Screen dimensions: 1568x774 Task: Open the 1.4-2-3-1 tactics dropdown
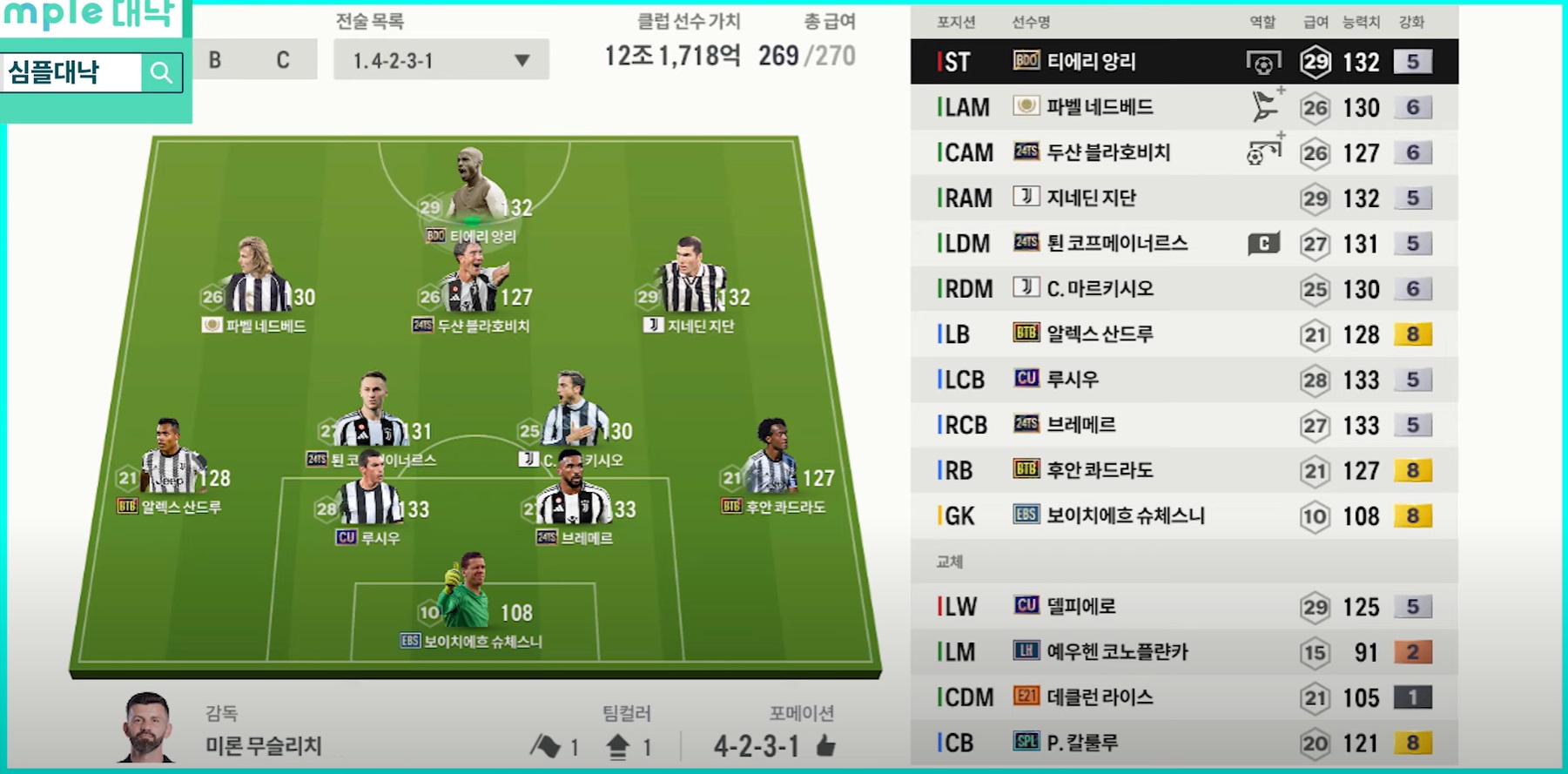tap(441, 60)
